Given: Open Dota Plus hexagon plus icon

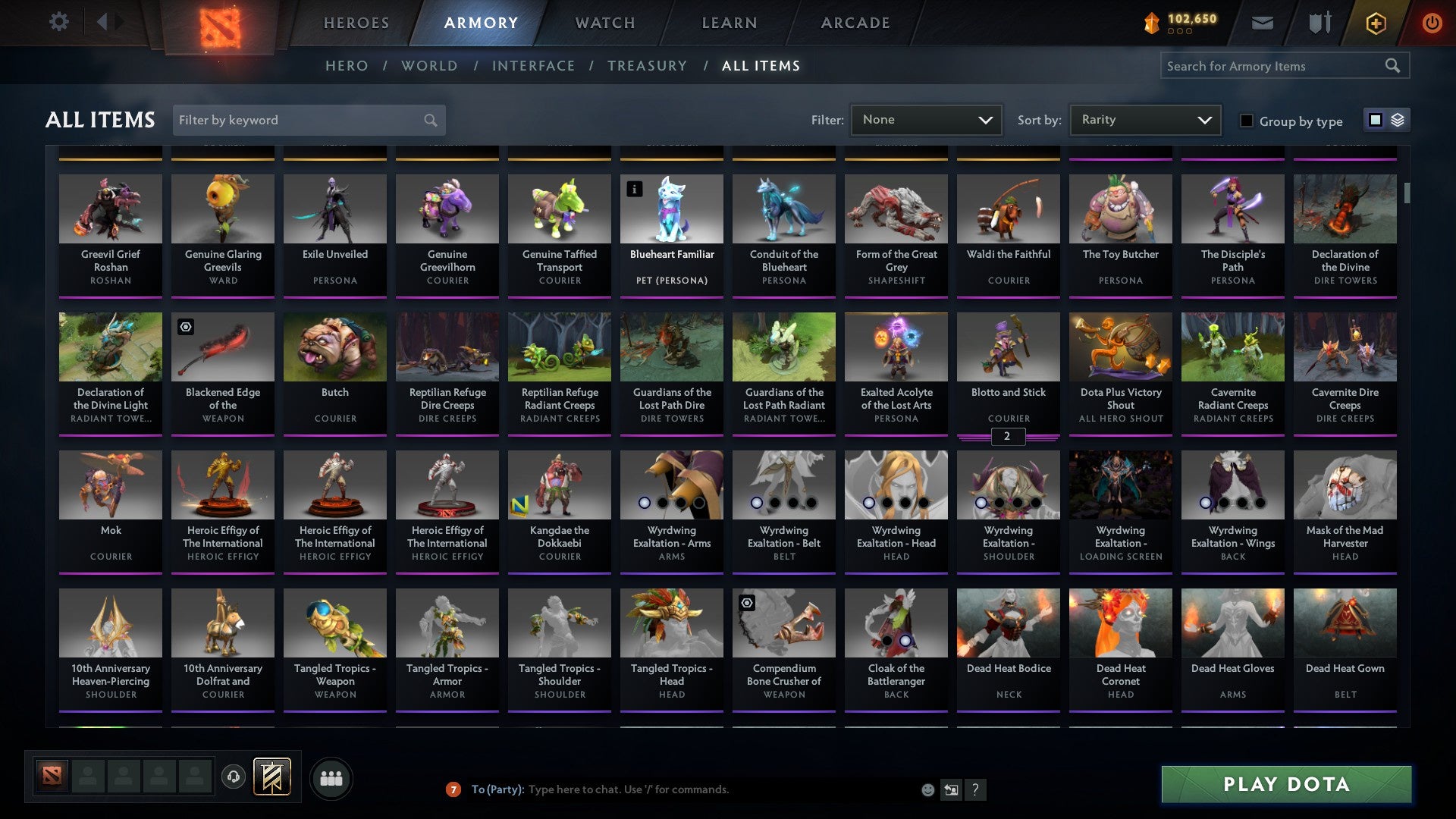Looking at the screenshot, I should pos(1375,23).
